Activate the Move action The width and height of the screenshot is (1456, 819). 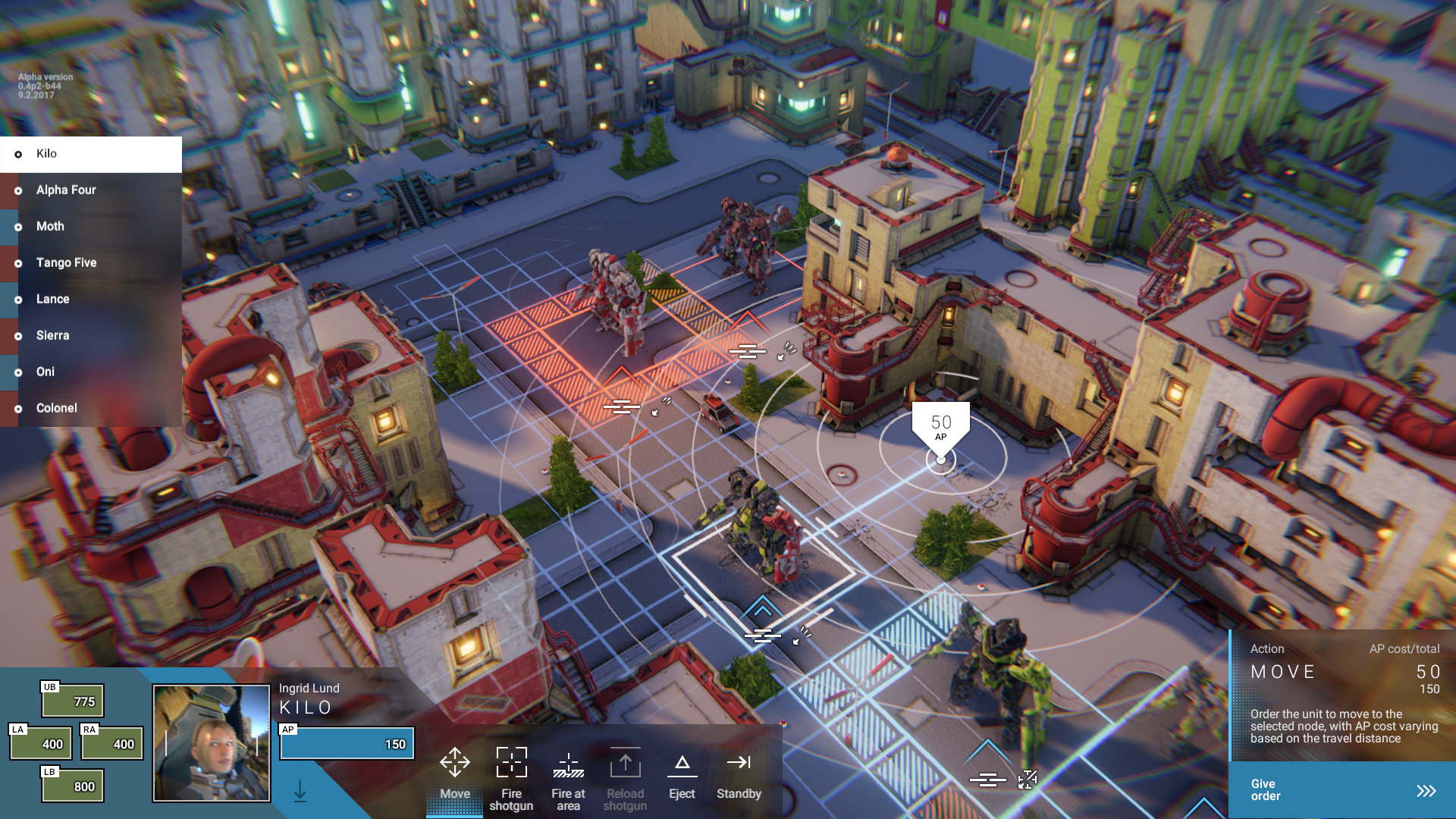(x=455, y=773)
